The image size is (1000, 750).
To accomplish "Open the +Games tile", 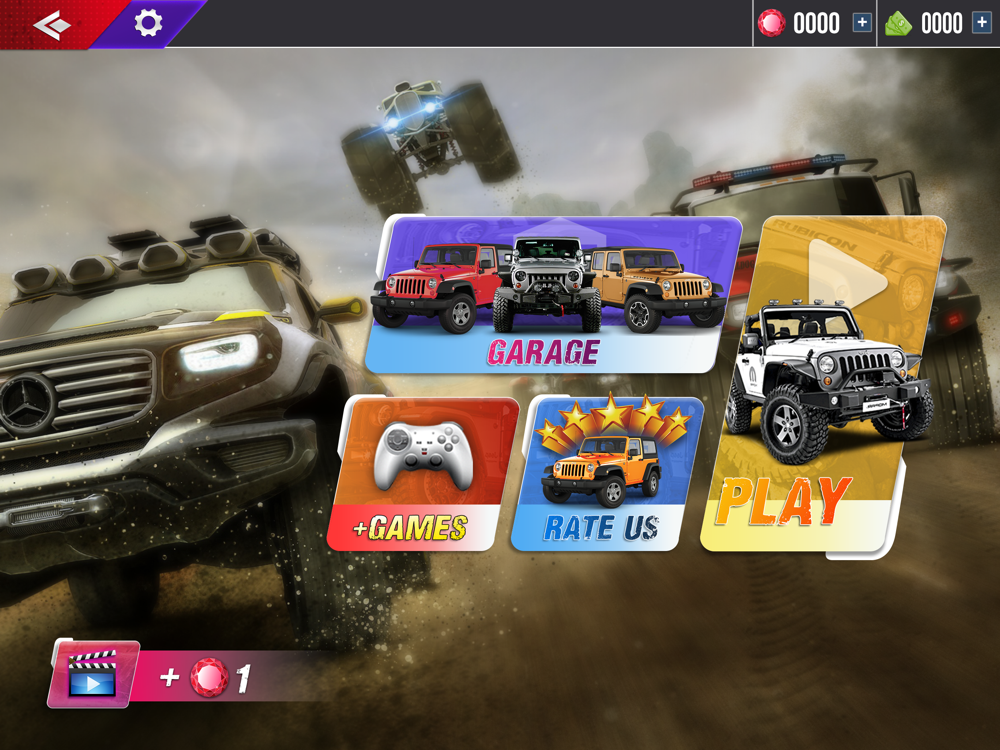I will click(x=423, y=474).
